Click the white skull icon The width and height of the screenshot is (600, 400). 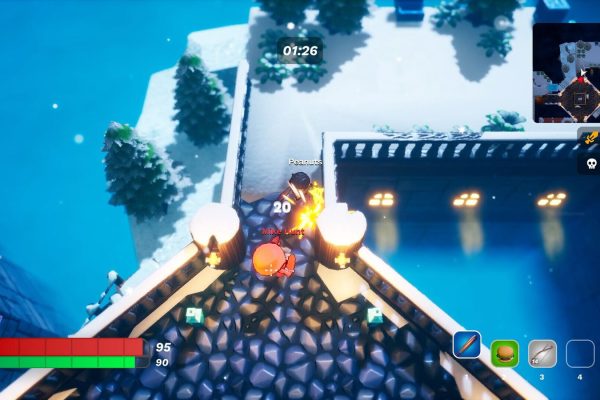pyautogui.click(x=589, y=163)
